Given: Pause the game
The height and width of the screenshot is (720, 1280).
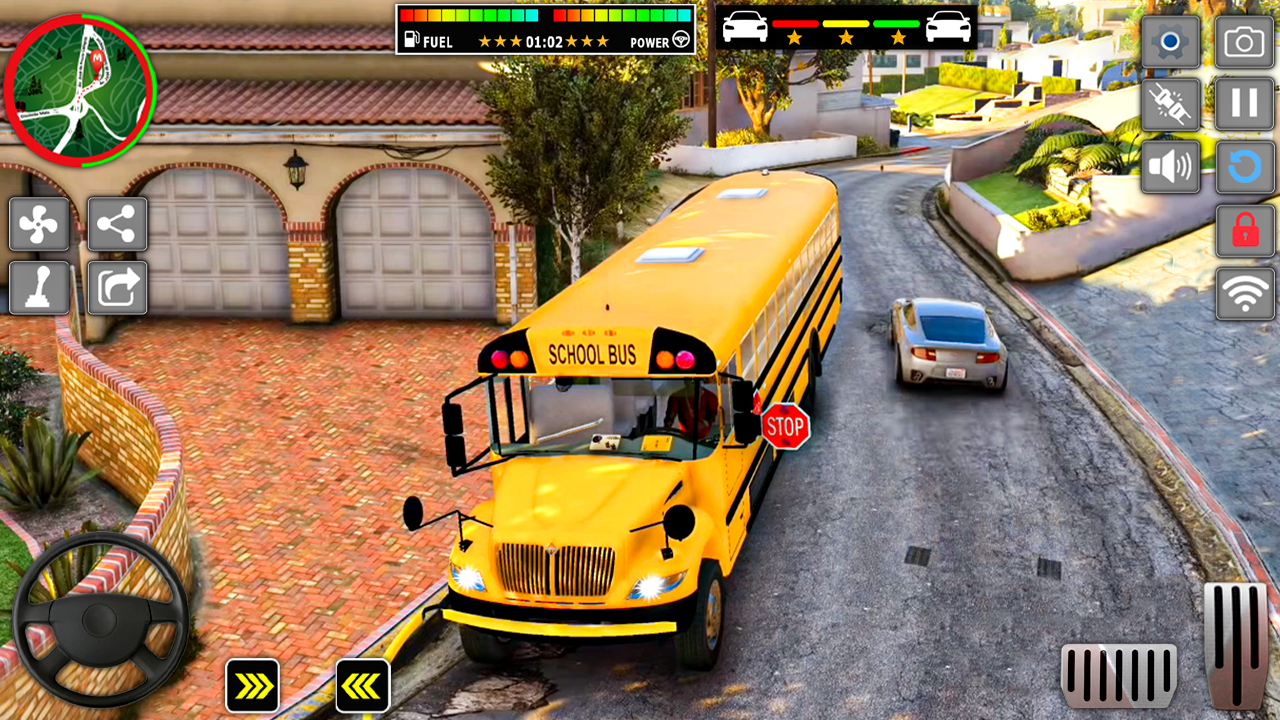Looking at the screenshot, I should (1243, 105).
